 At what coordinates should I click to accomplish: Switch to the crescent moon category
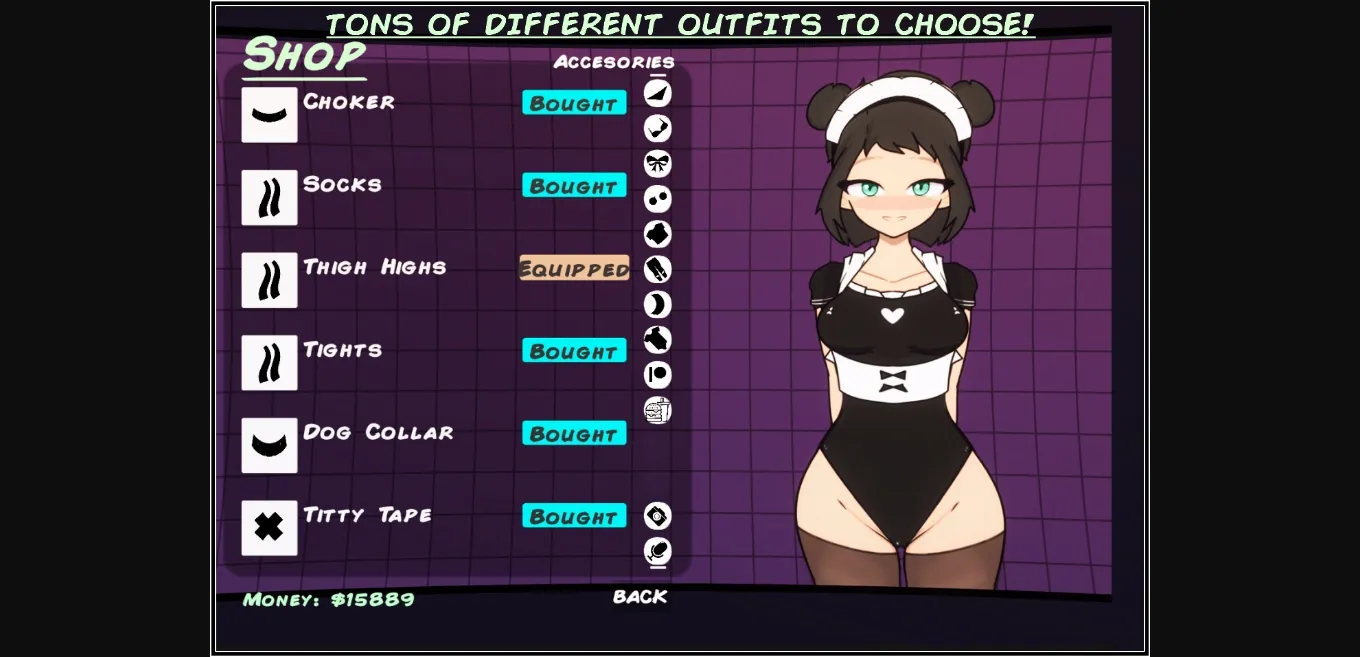657,305
